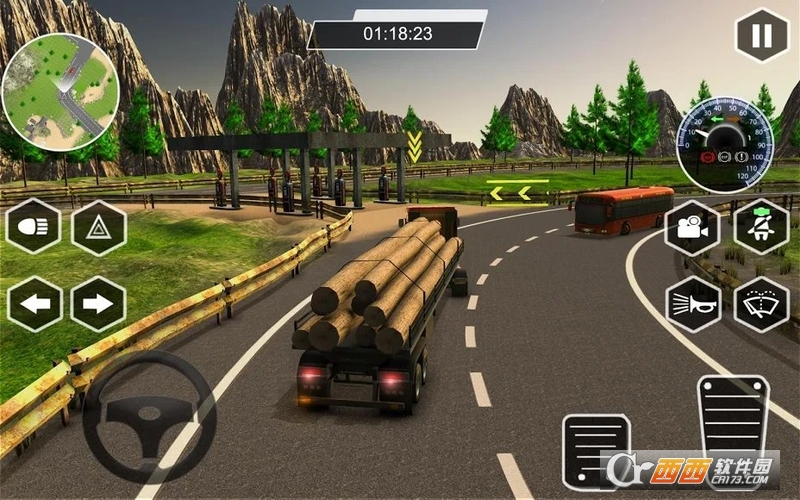
Task: Tap the steering wheel control
Action: click(x=149, y=415)
